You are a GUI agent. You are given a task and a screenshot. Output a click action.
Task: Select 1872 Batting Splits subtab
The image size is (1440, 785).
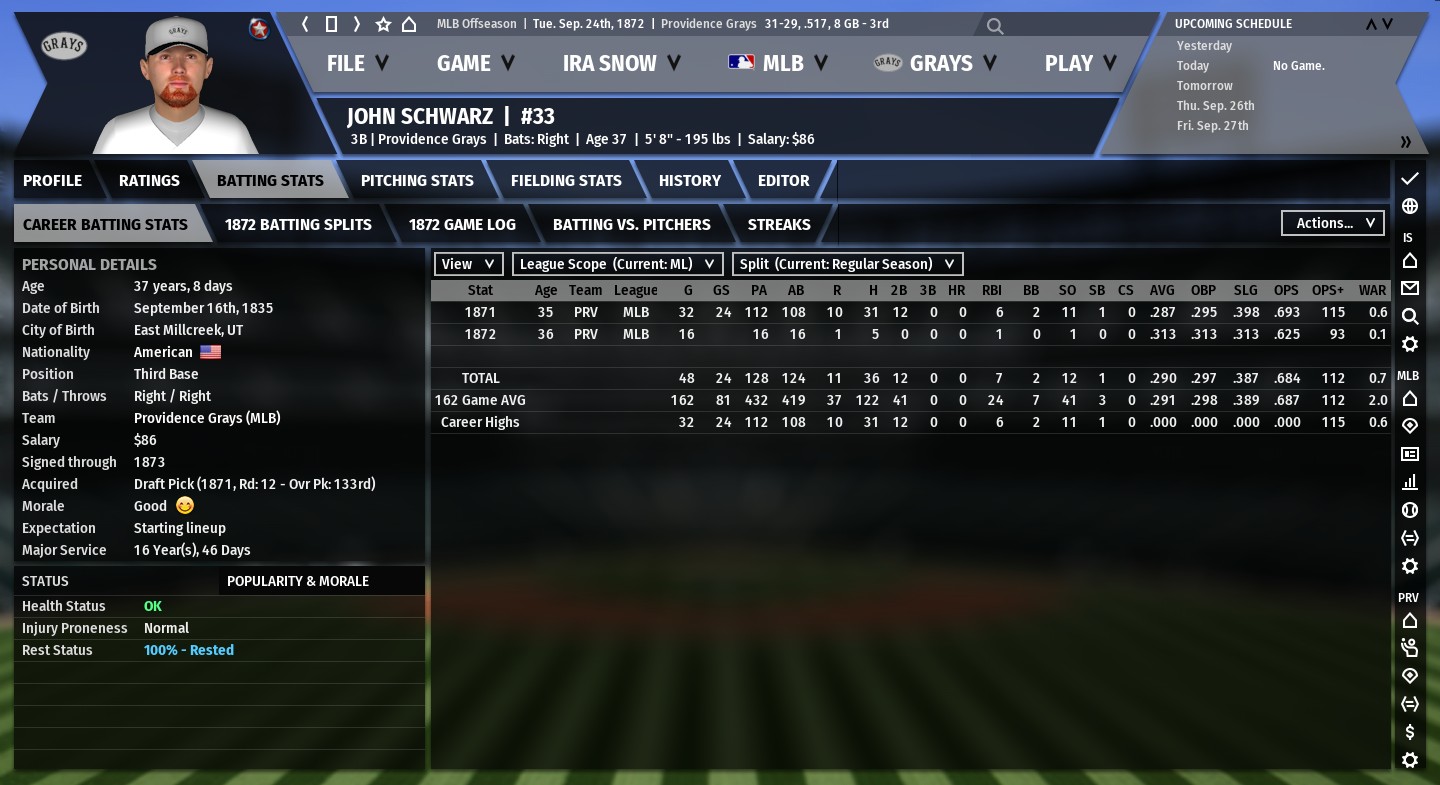tap(298, 225)
